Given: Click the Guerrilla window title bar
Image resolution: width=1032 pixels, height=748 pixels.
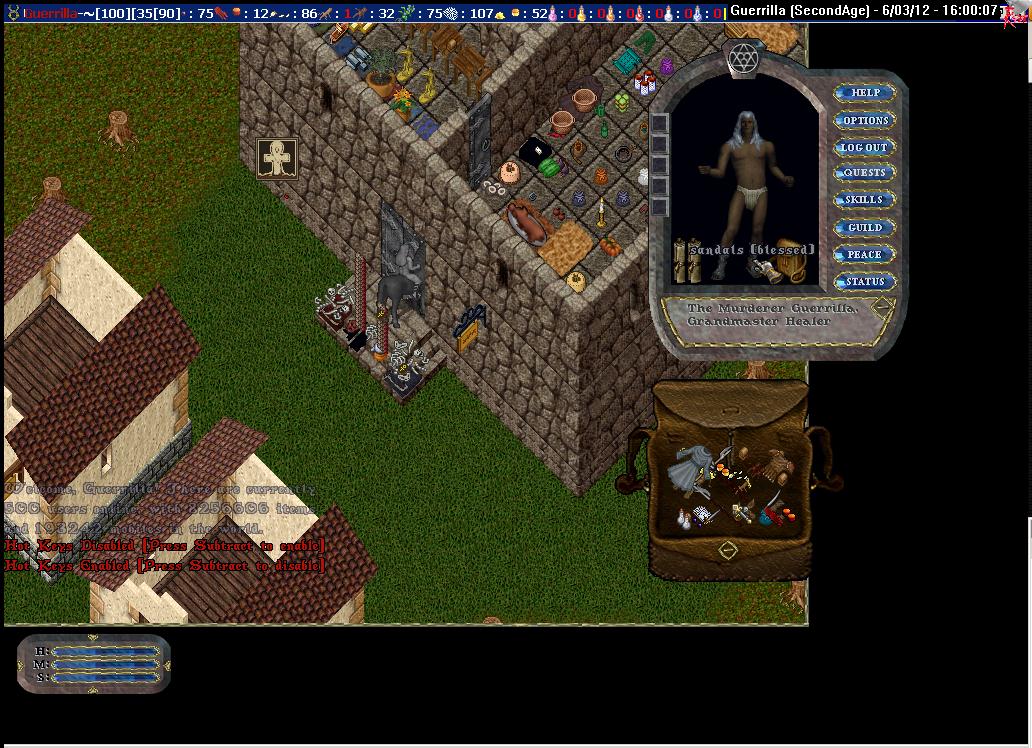Looking at the screenshot, I should [x=860, y=10].
